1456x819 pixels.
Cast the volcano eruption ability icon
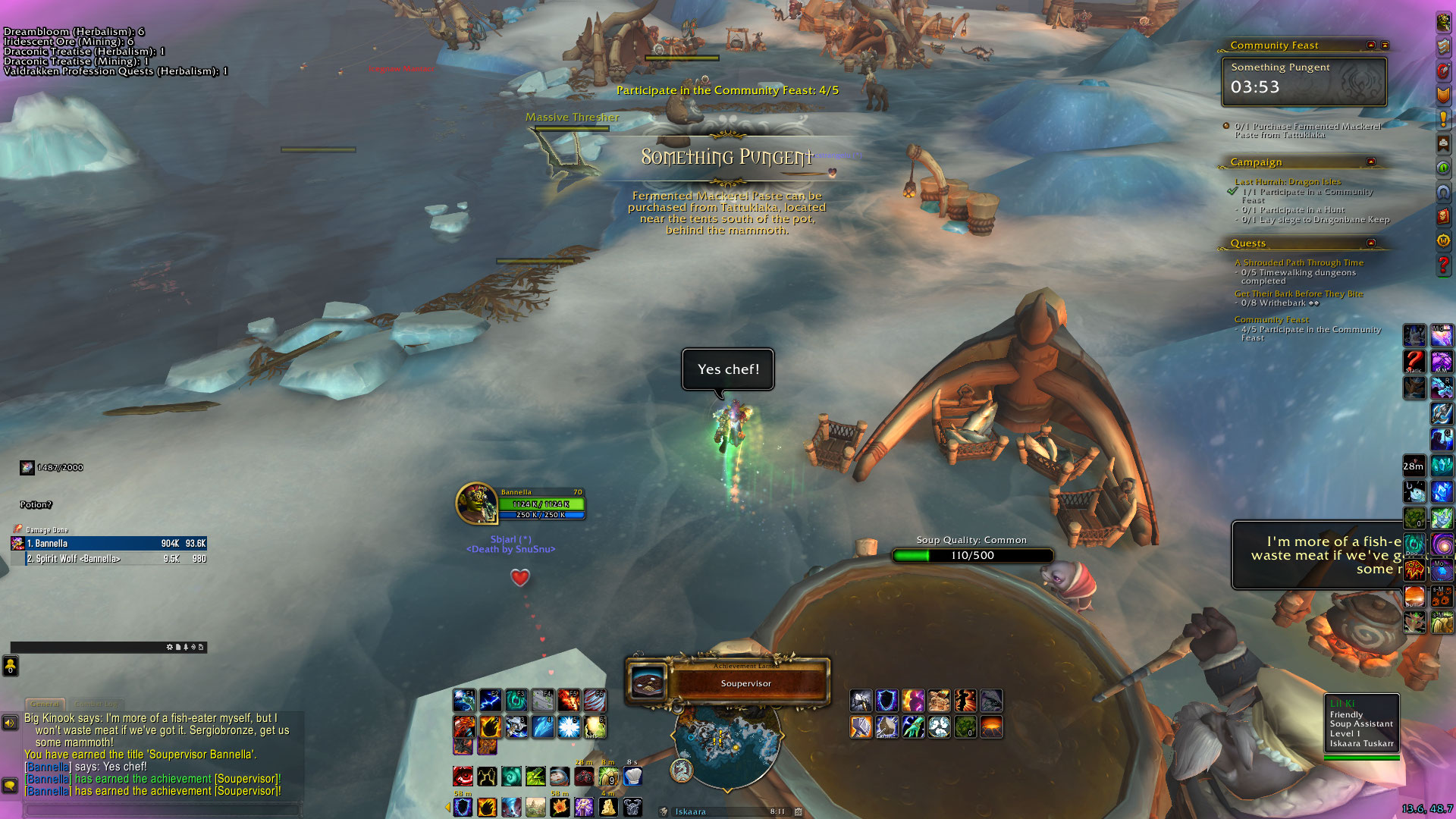[x=991, y=726]
